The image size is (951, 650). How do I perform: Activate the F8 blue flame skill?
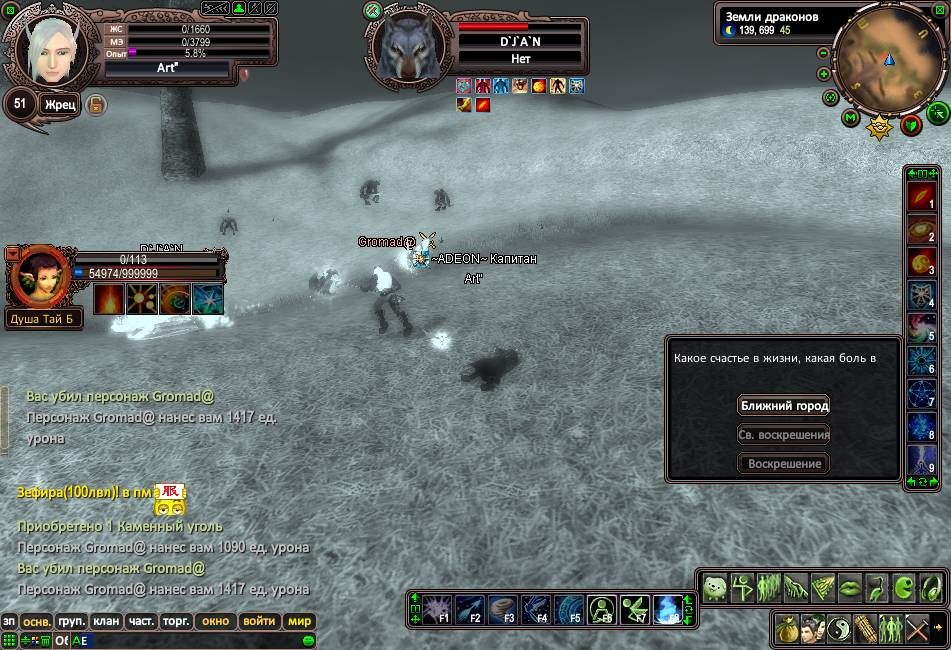coord(666,608)
